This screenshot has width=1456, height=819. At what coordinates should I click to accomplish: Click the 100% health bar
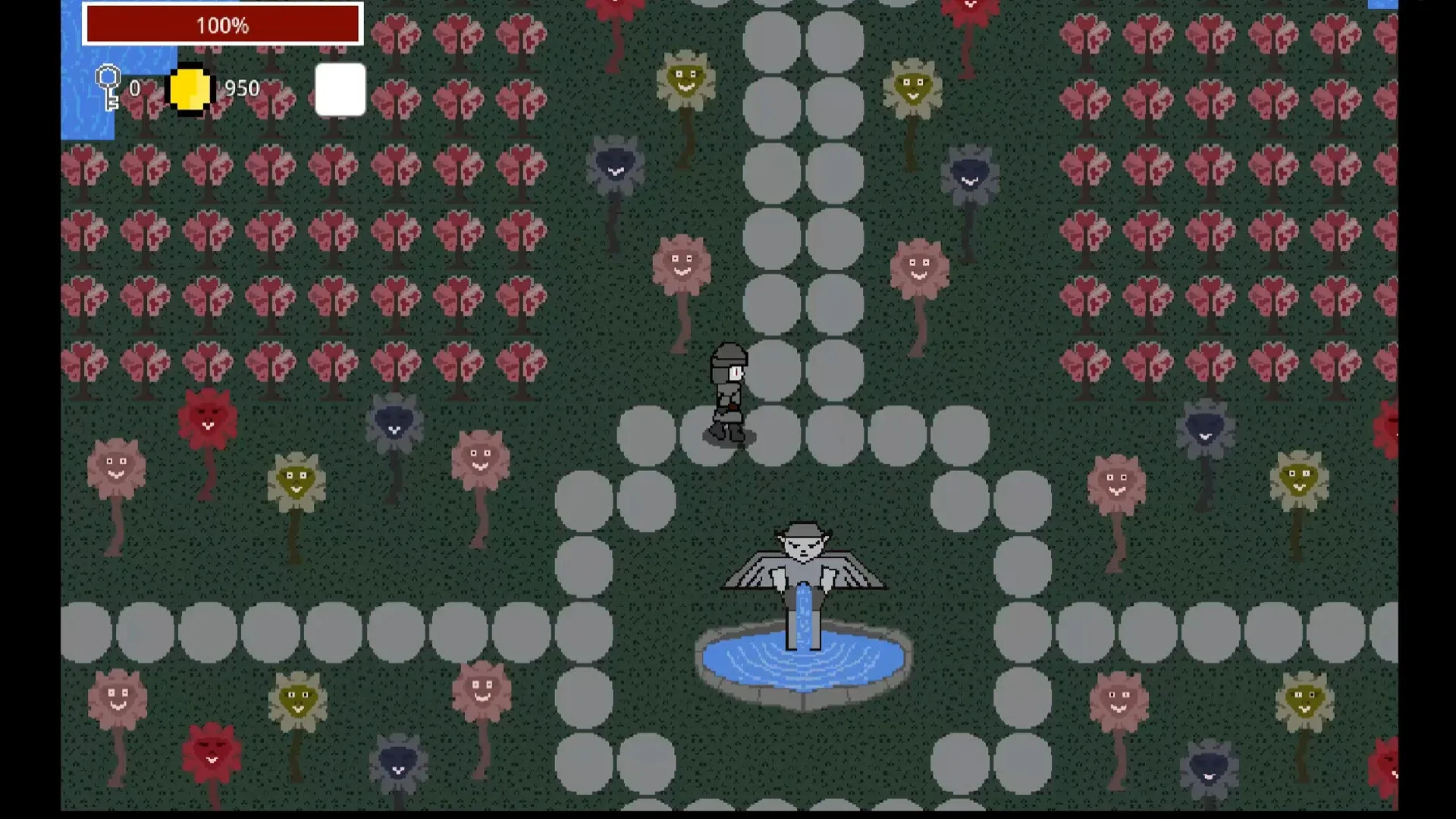click(x=223, y=24)
